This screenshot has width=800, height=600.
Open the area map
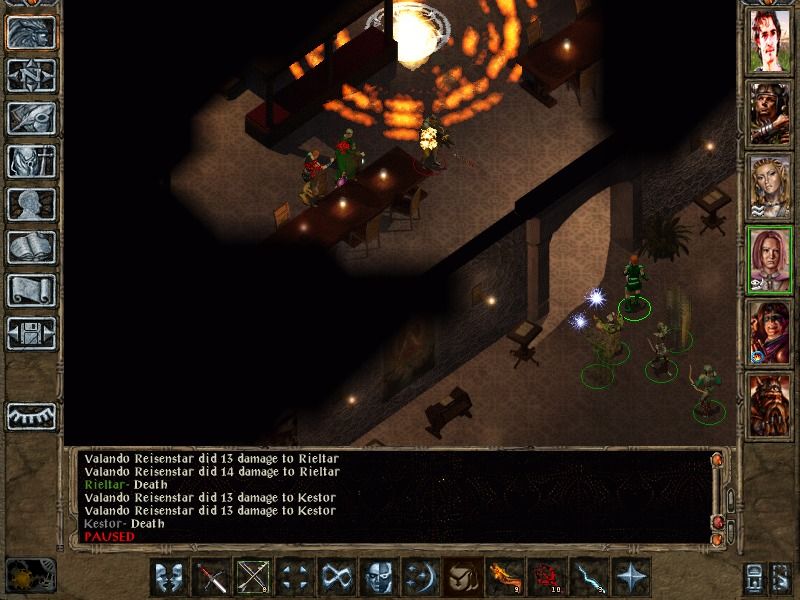(x=31, y=75)
